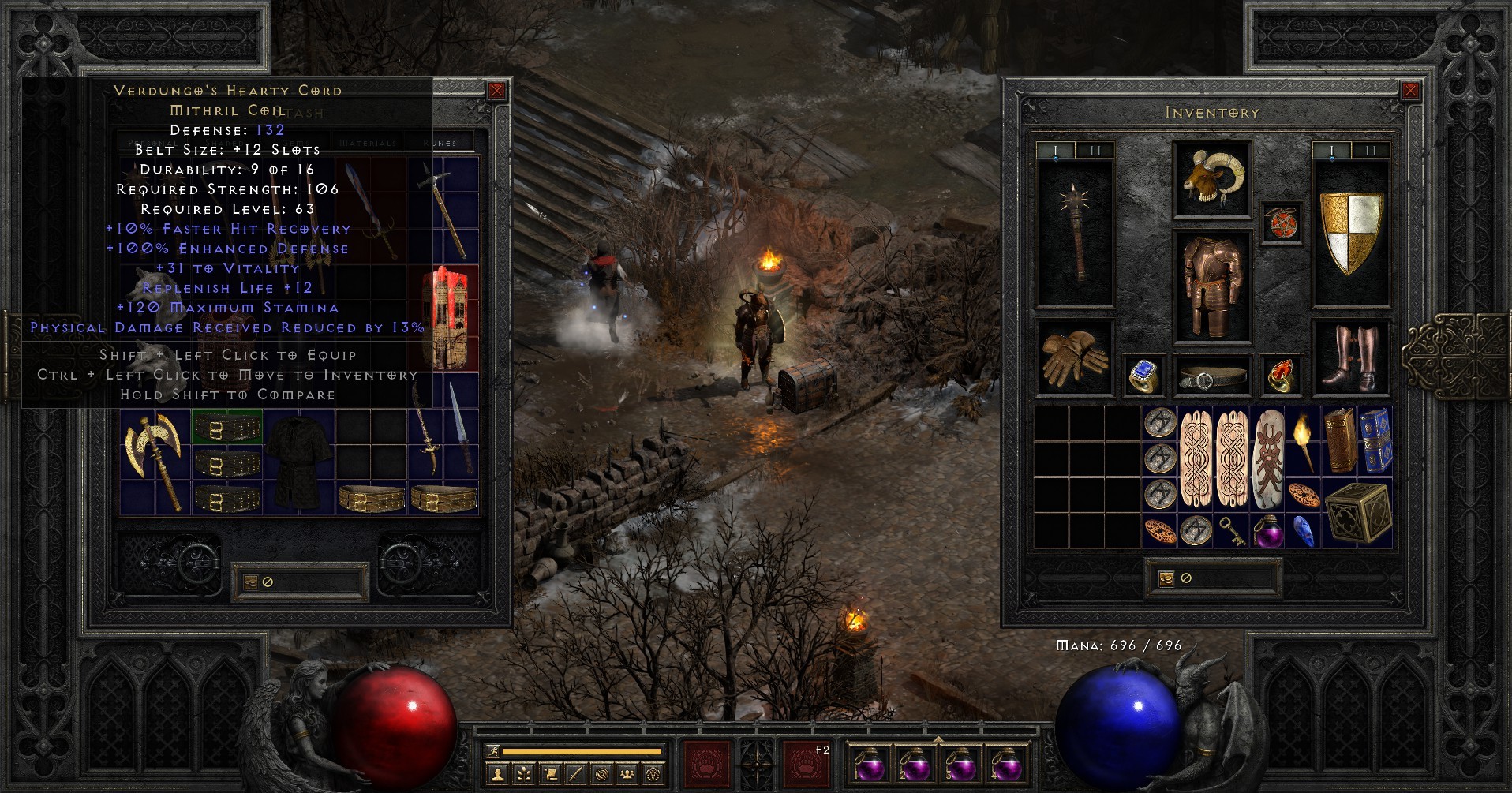Open the Materials stash tab
The width and height of the screenshot is (1512, 793).
pos(368,143)
